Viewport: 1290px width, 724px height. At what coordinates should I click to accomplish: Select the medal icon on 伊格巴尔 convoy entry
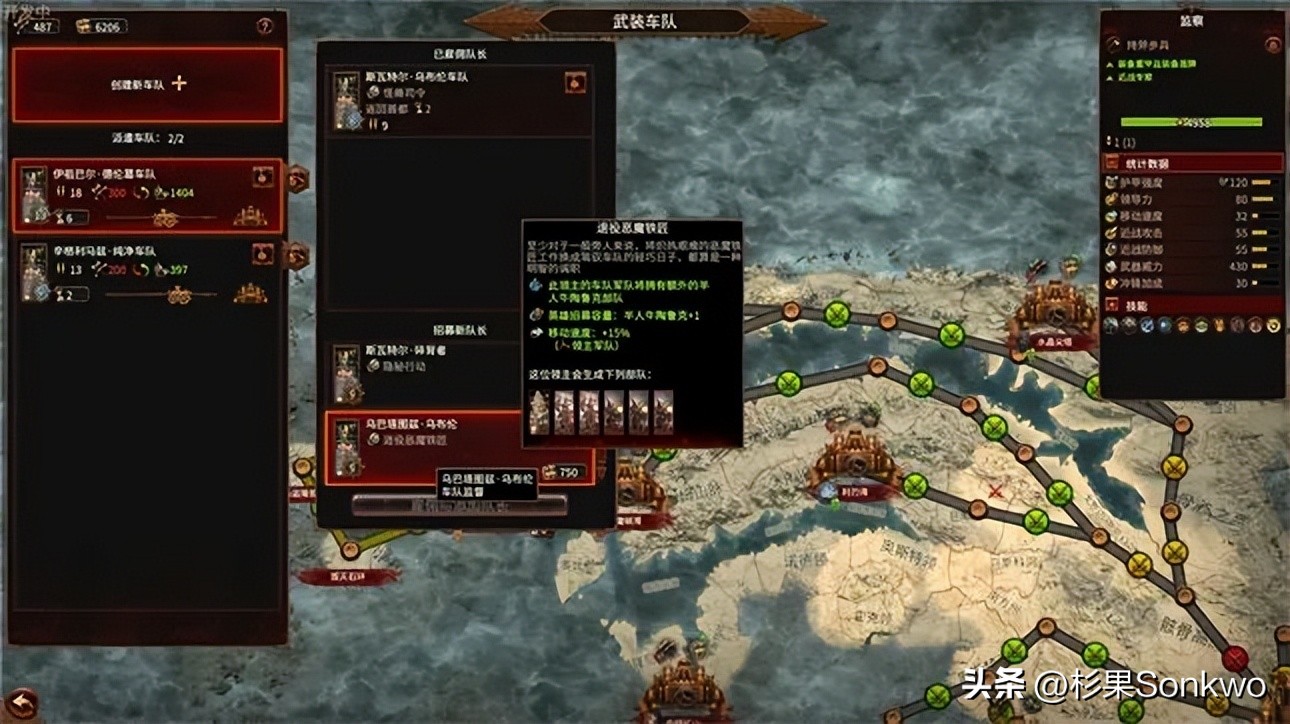262,176
